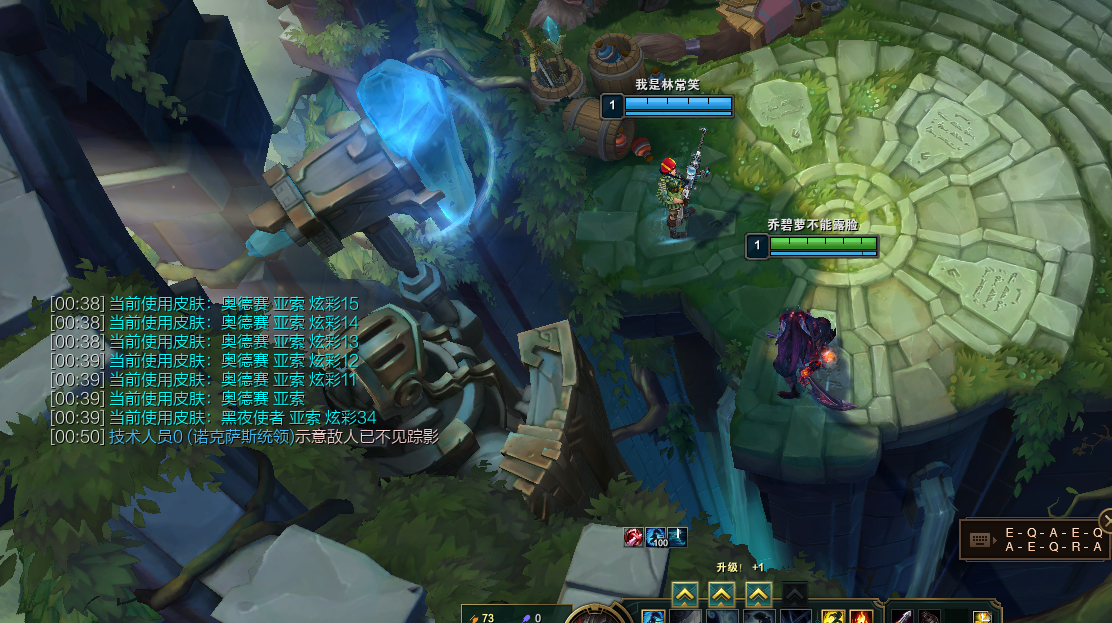Click the greyed-out level-up arrow
Screen dimensions: 1112x623
tap(794, 594)
